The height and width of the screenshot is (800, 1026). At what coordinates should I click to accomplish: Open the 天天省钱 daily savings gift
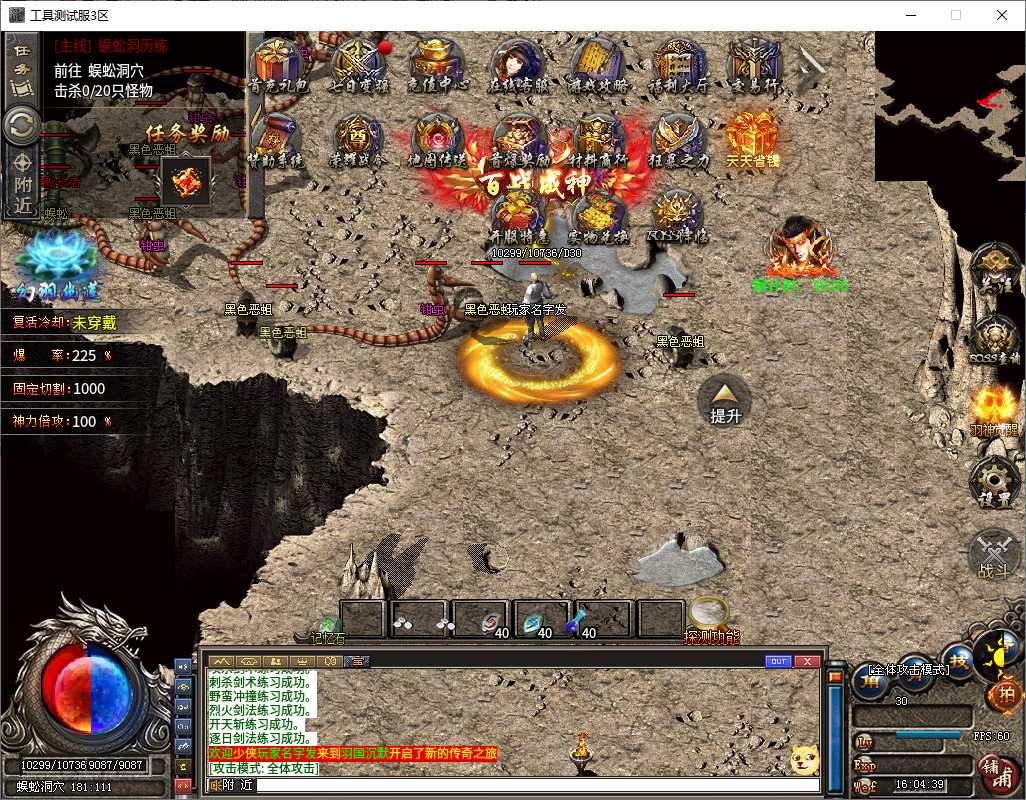(x=752, y=140)
